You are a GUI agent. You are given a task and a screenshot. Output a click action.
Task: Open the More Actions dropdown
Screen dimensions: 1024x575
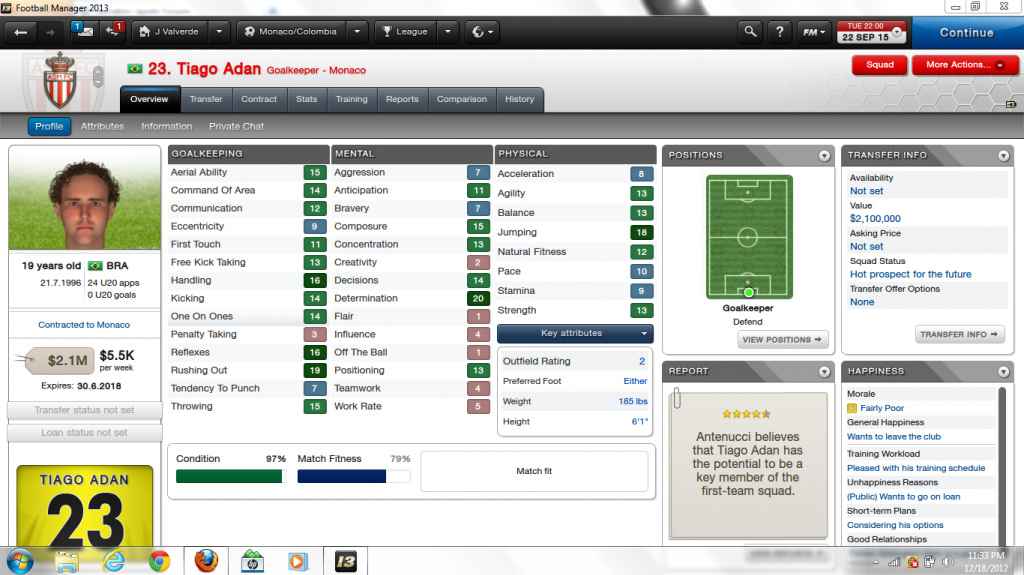pos(964,65)
